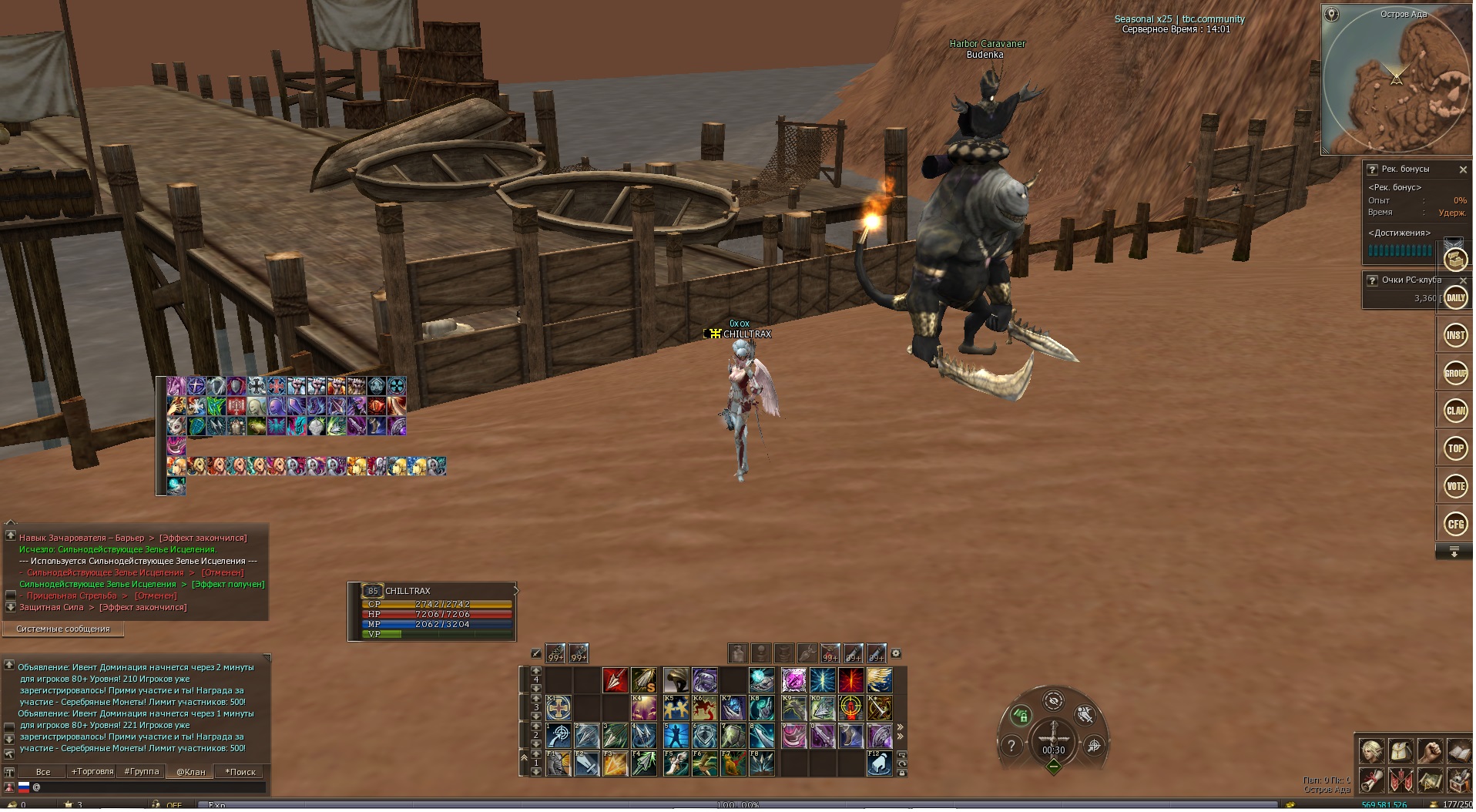1476x812 pixels.
Task: Show the TOP rankings button
Action: tap(1455, 448)
